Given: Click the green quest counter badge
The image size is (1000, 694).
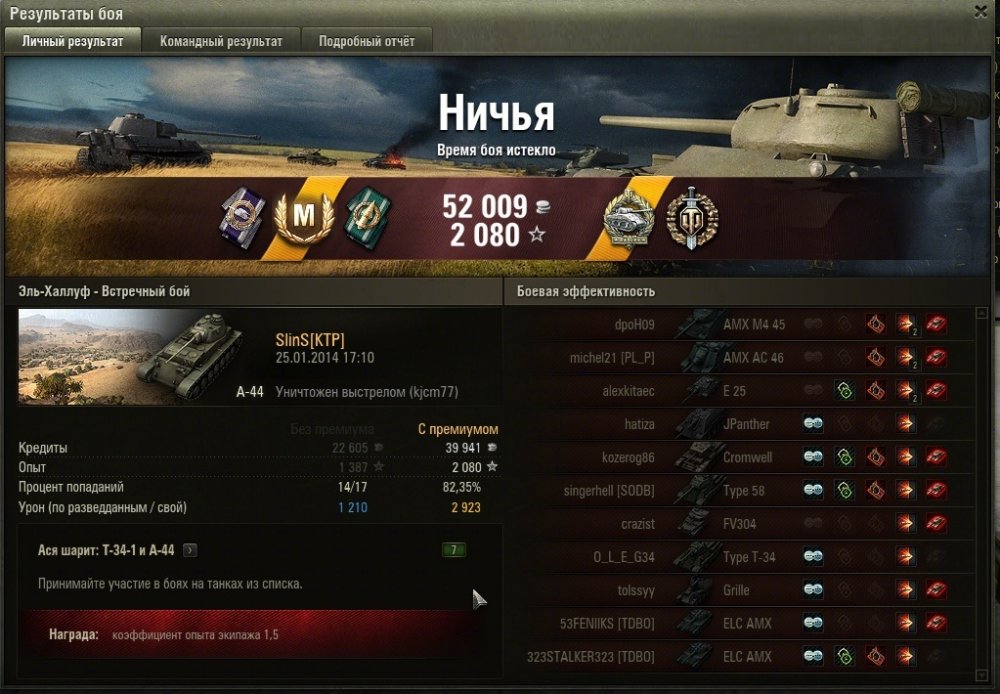Looking at the screenshot, I should pyautogui.click(x=454, y=549).
